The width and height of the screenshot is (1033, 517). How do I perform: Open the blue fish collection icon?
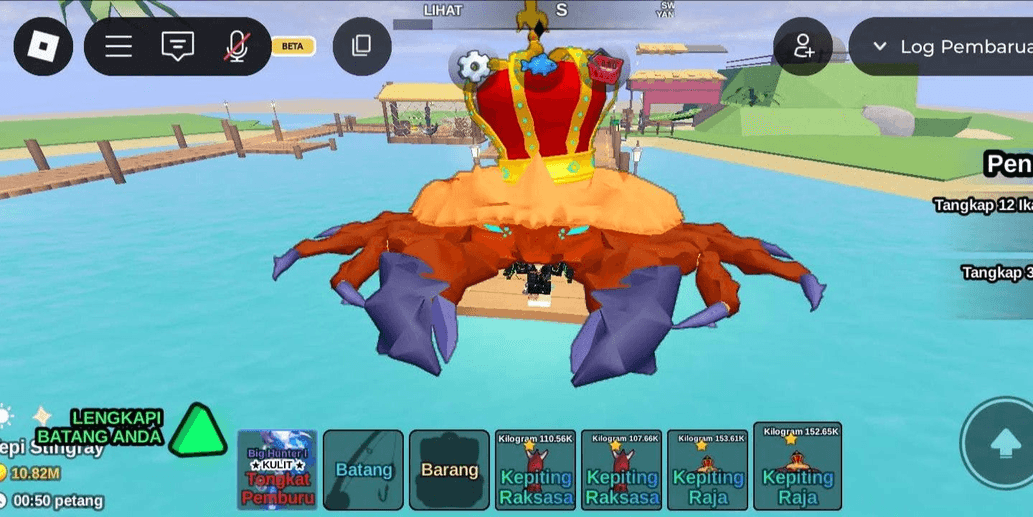[539, 66]
